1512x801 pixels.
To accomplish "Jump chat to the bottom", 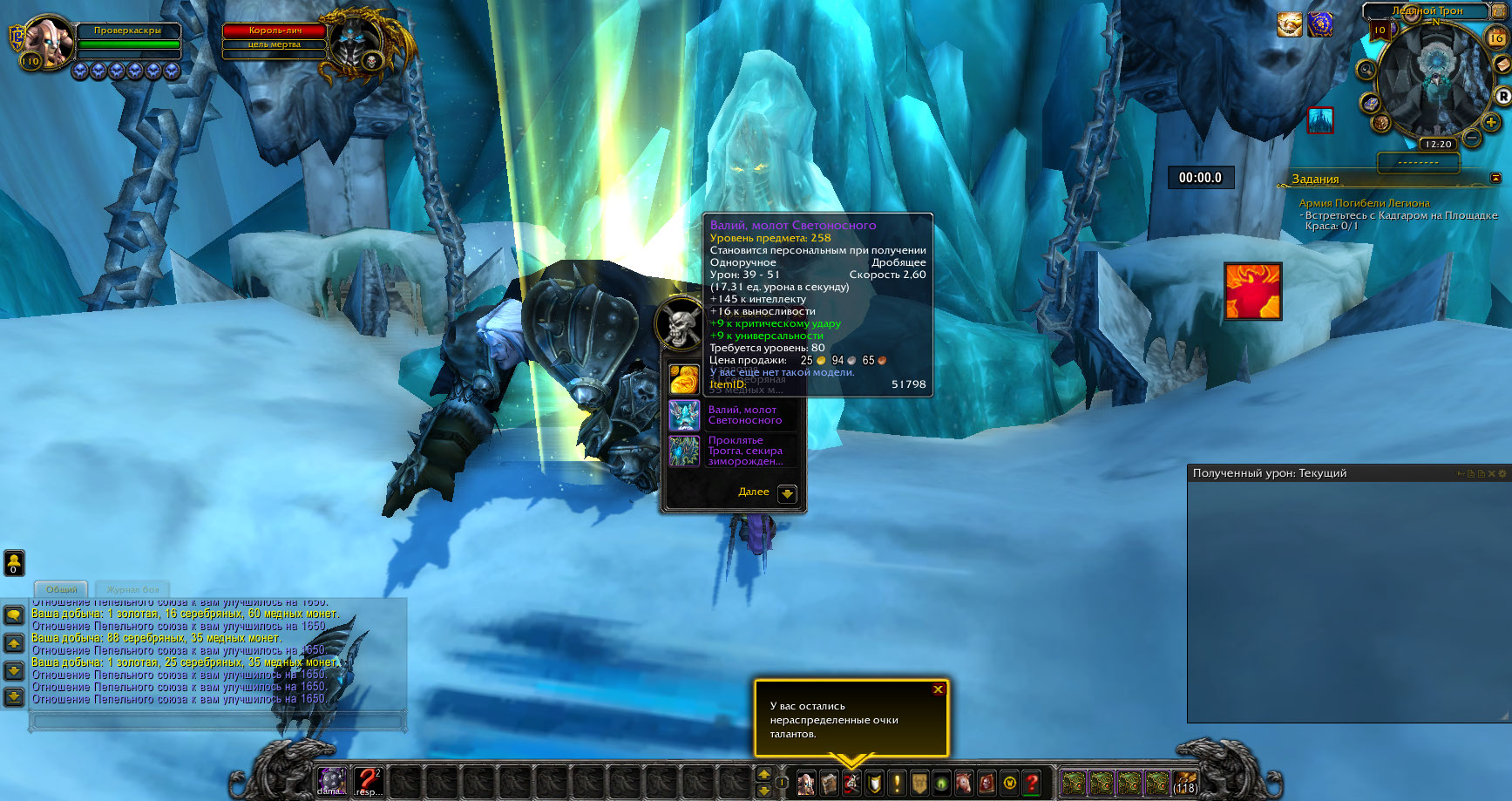I will [14, 697].
